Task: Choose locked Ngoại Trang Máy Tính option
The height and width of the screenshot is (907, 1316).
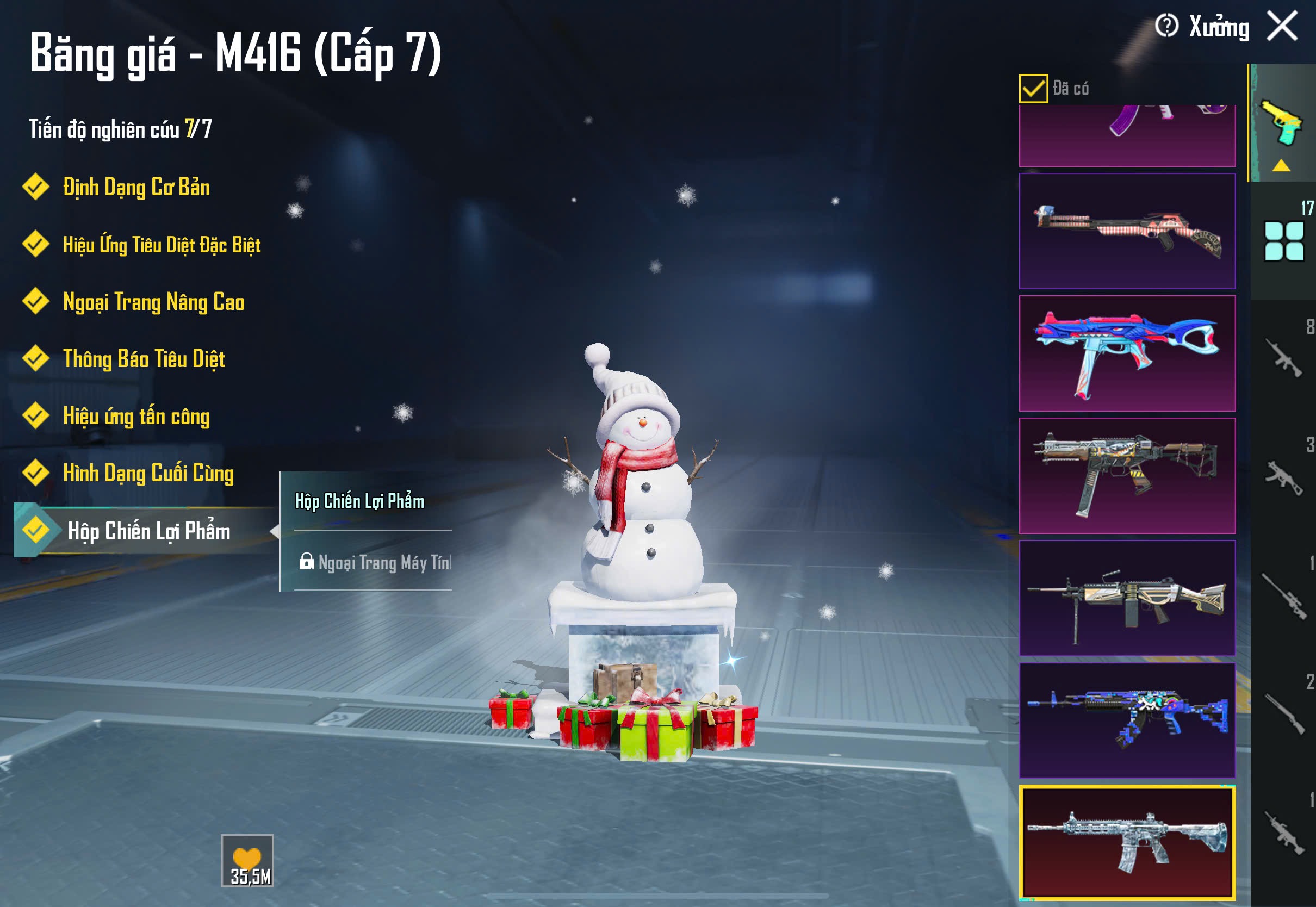Action: pyautogui.click(x=374, y=563)
